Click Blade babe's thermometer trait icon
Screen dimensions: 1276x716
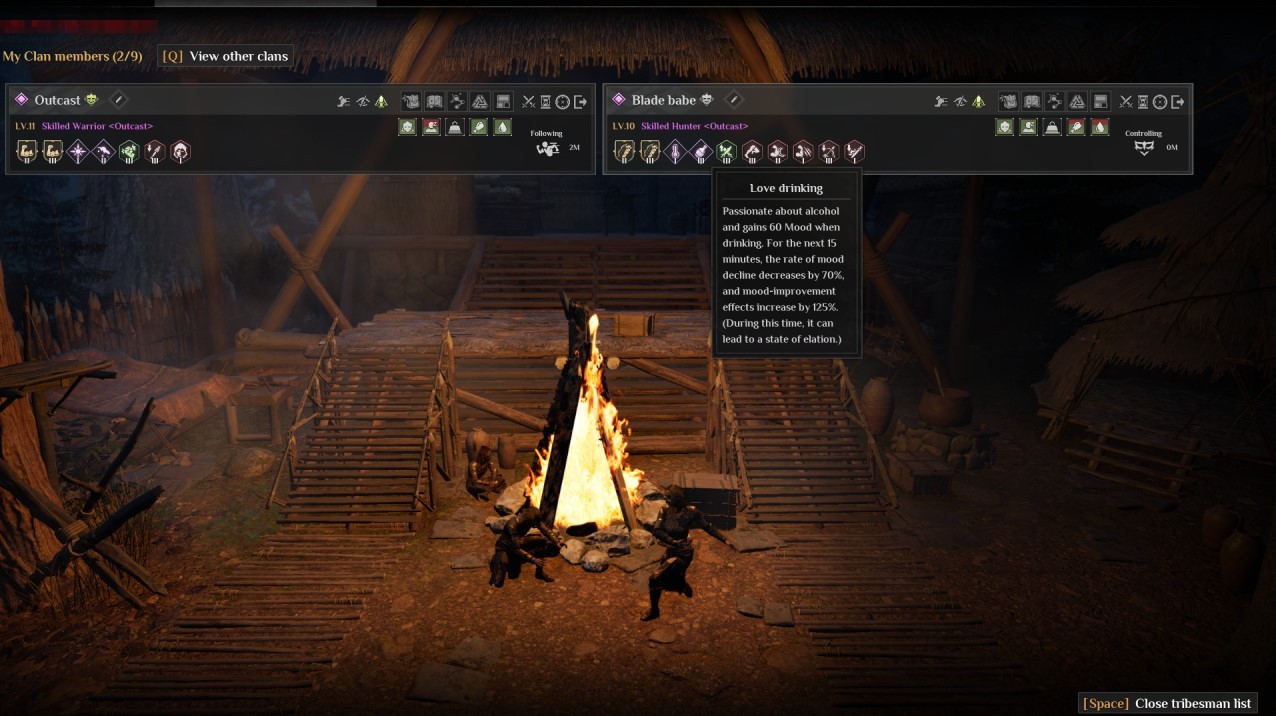[x=675, y=152]
